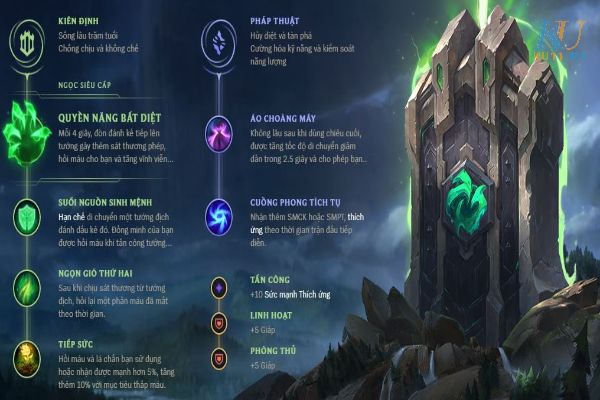Click the Tấn Công stat shard

[217, 288]
